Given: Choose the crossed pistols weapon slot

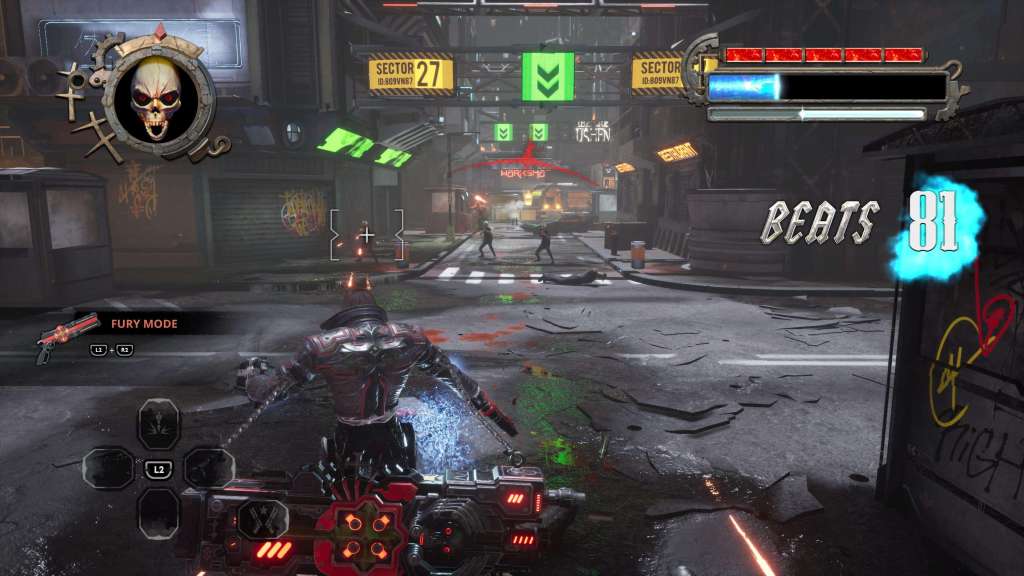Looking at the screenshot, I should [263, 517].
